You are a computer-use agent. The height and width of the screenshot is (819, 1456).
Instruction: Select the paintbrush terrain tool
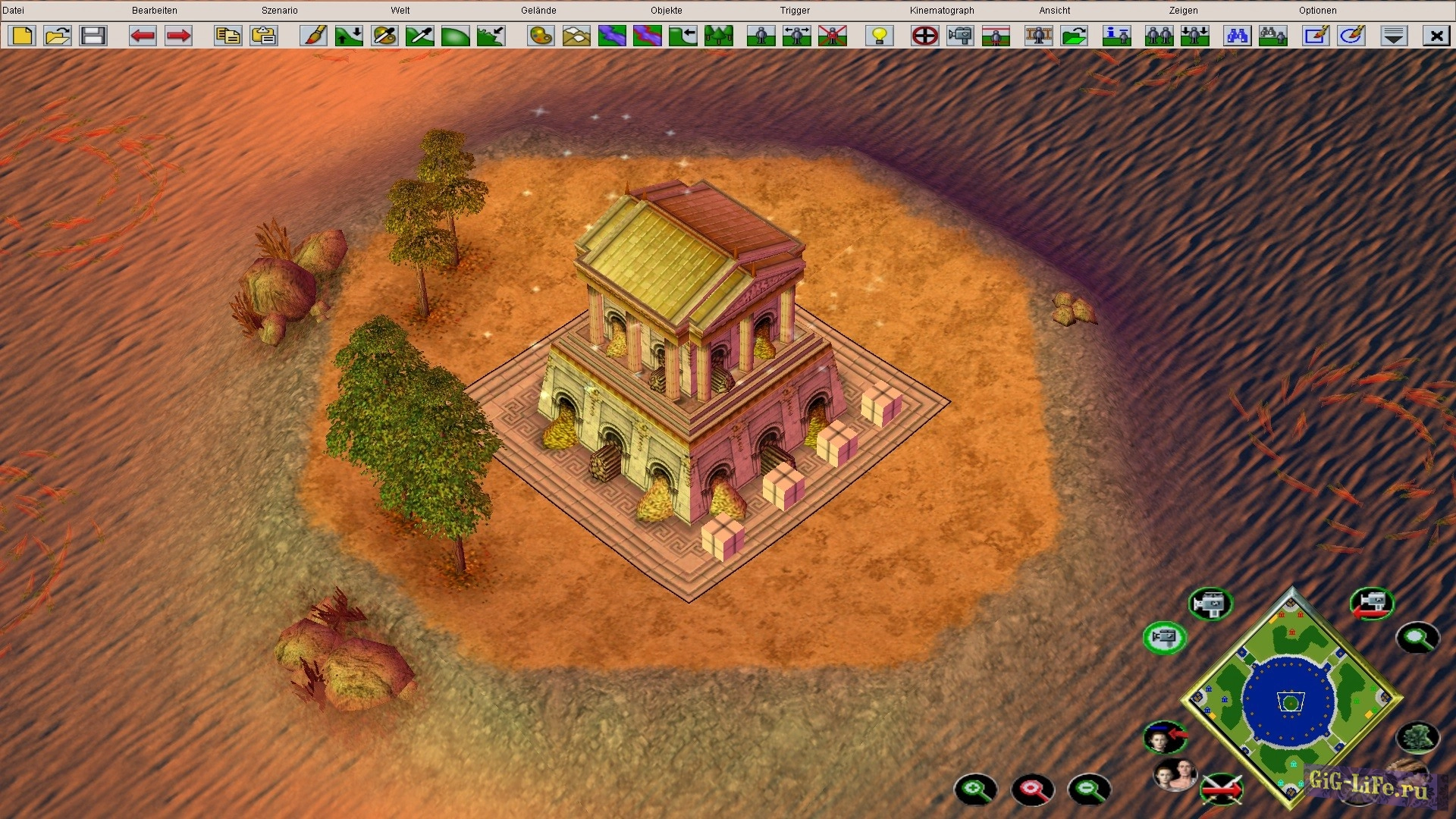point(313,36)
